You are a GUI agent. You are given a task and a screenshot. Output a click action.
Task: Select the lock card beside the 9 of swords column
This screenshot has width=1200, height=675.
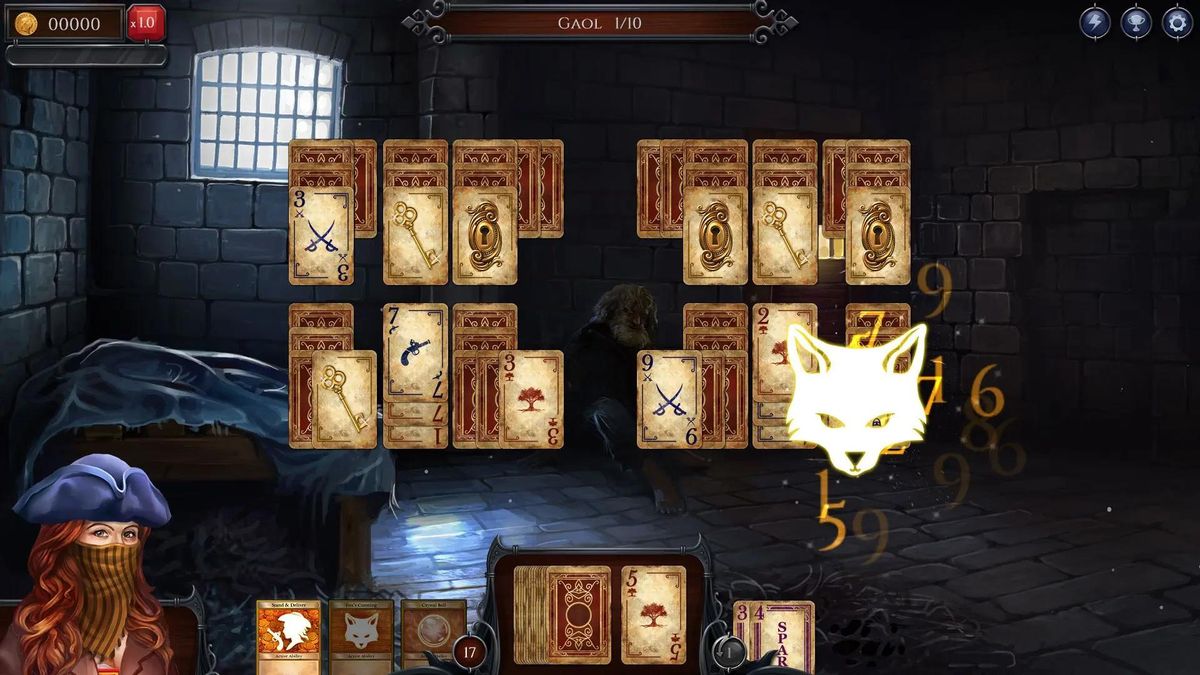pos(715,235)
